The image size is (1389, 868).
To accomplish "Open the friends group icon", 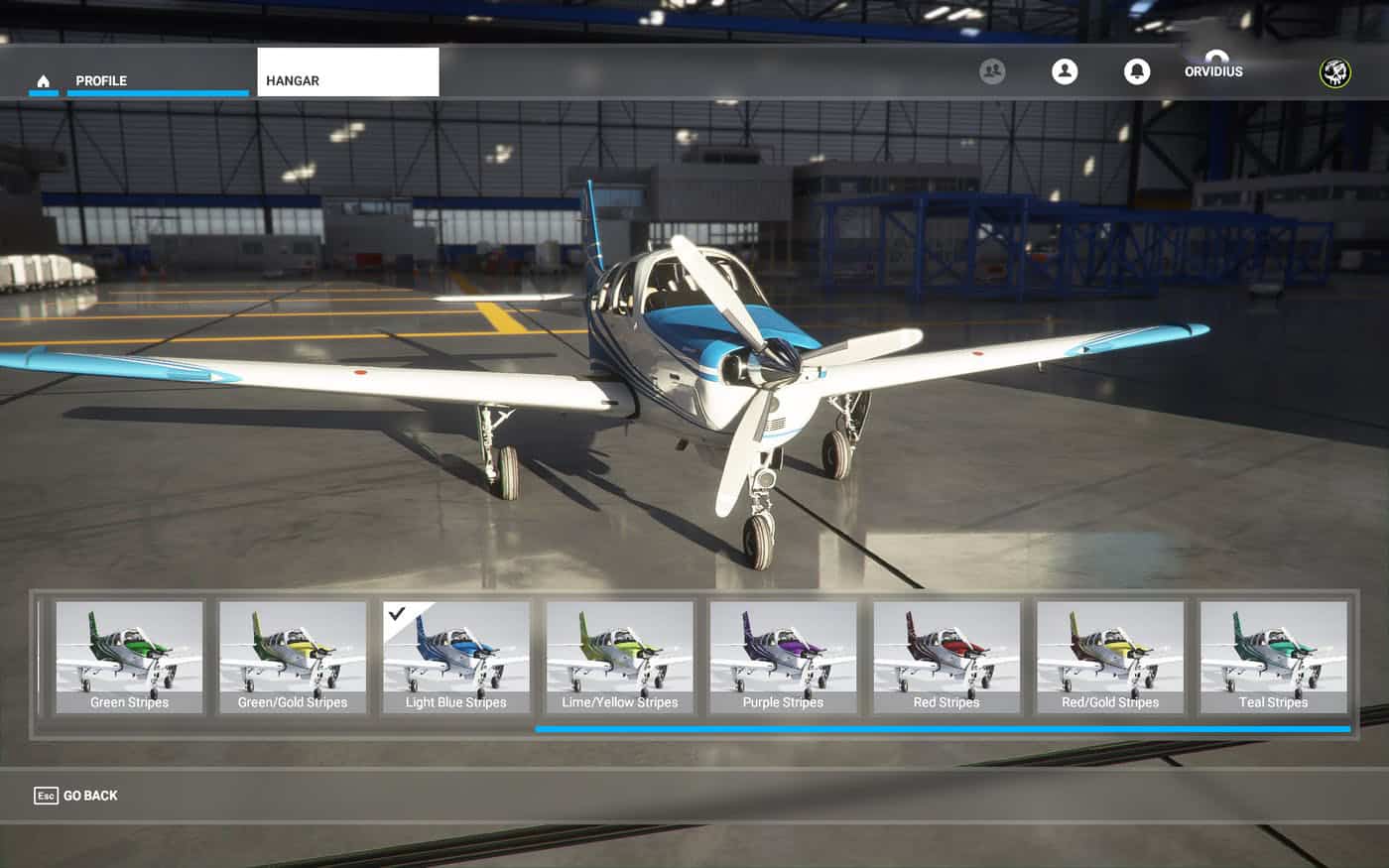I will [992, 71].
